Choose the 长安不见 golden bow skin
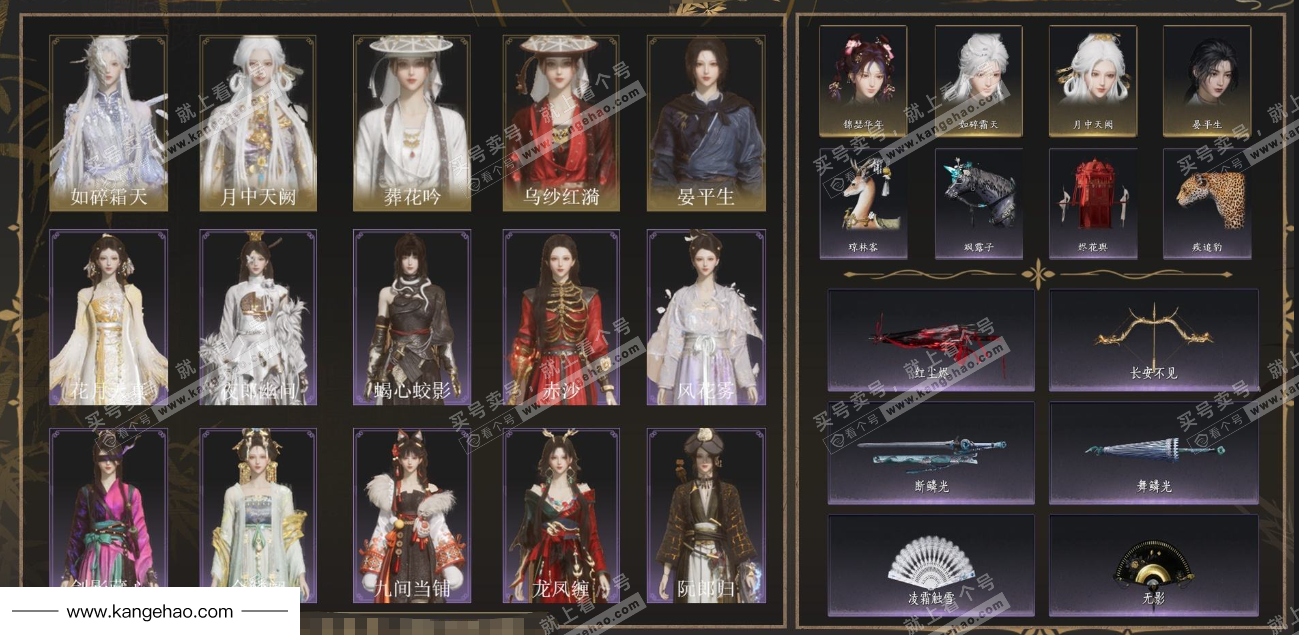The height and width of the screenshot is (635, 1299). [1153, 340]
